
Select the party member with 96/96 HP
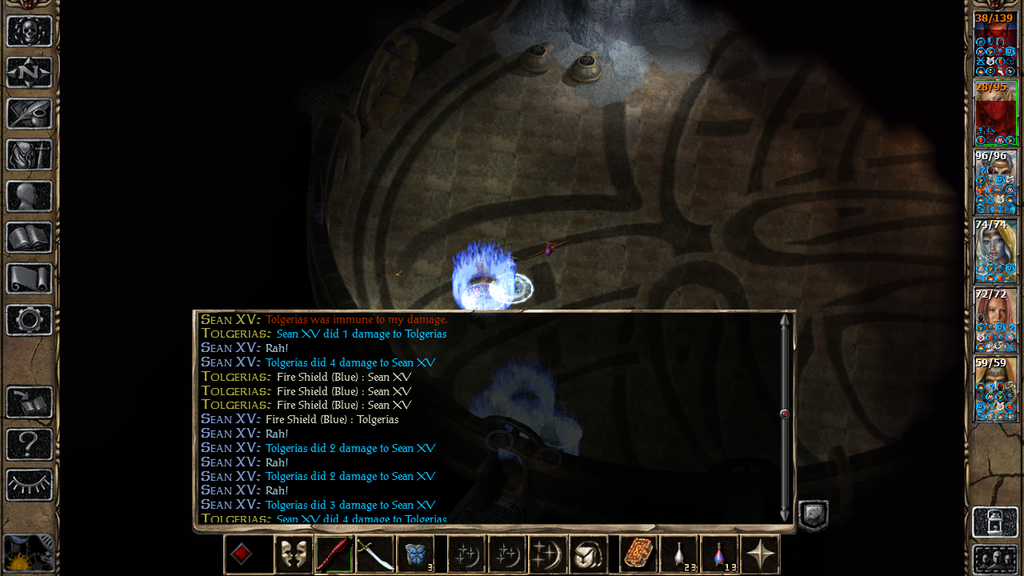pyautogui.click(x=995, y=182)
